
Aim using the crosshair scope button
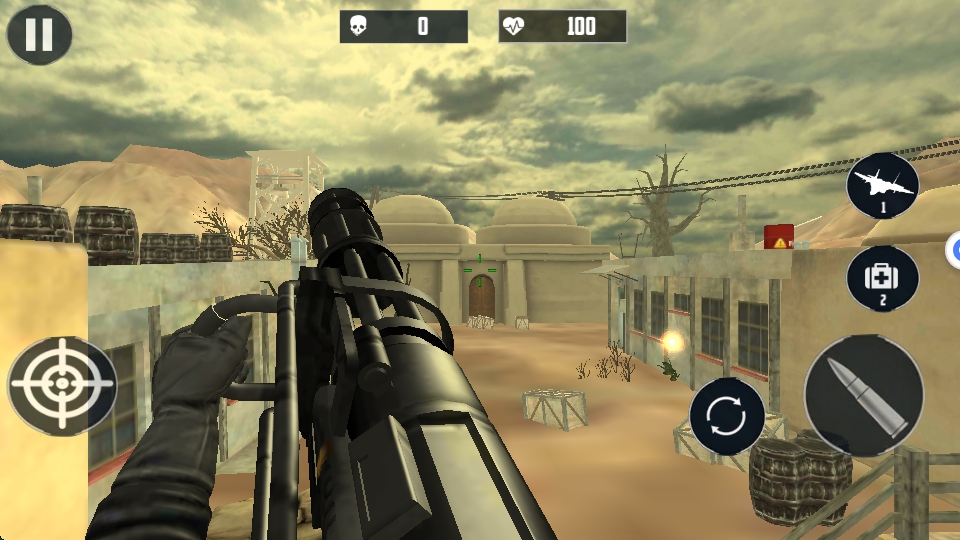click(x=62, y=385)
